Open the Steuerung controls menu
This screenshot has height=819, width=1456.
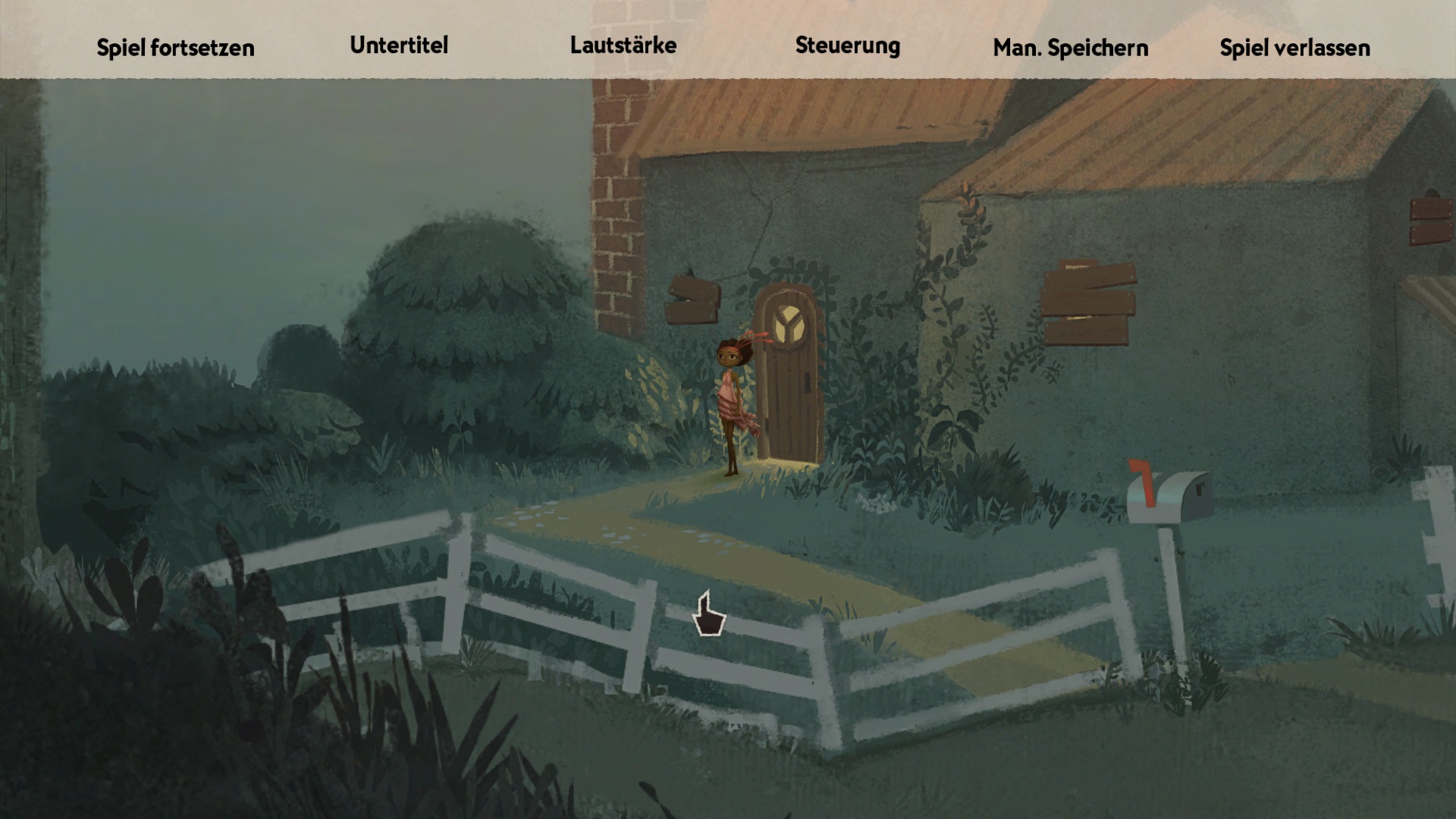point(847,45)
